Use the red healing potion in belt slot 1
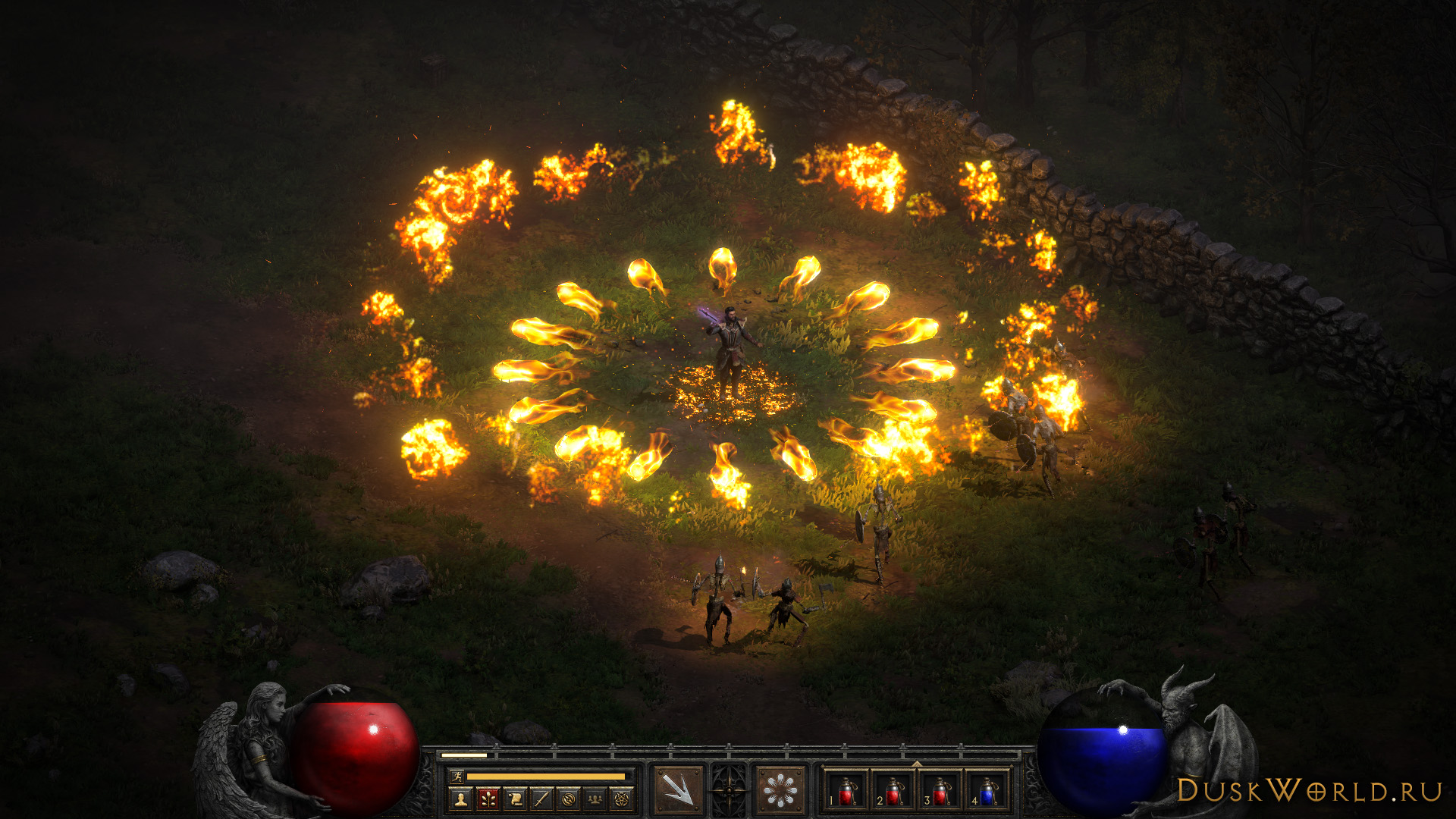The height and width of the screenshot is (819, 1456). click(x=846, y=791)
